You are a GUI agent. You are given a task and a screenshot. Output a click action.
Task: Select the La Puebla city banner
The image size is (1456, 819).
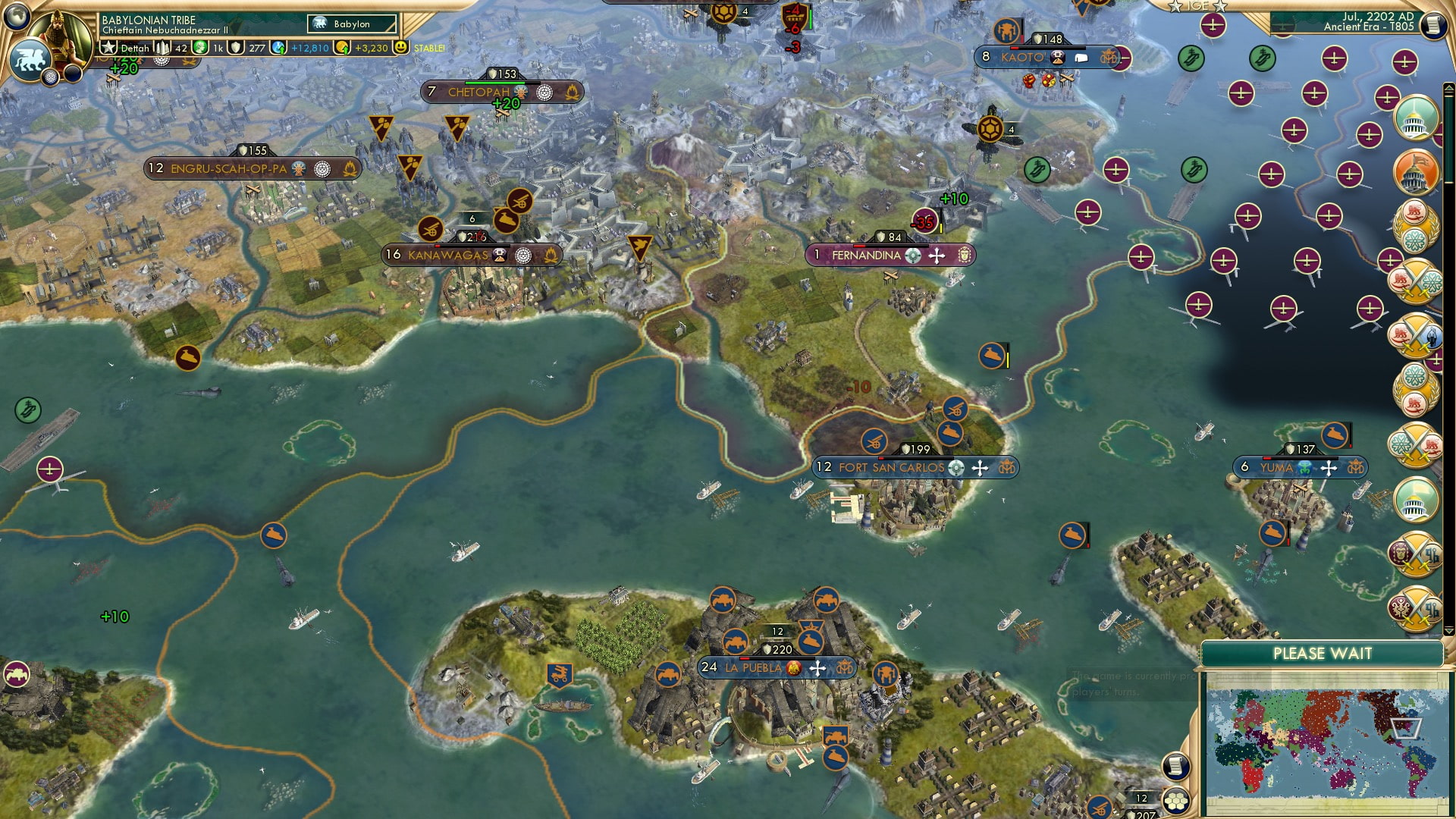[755, 668]
